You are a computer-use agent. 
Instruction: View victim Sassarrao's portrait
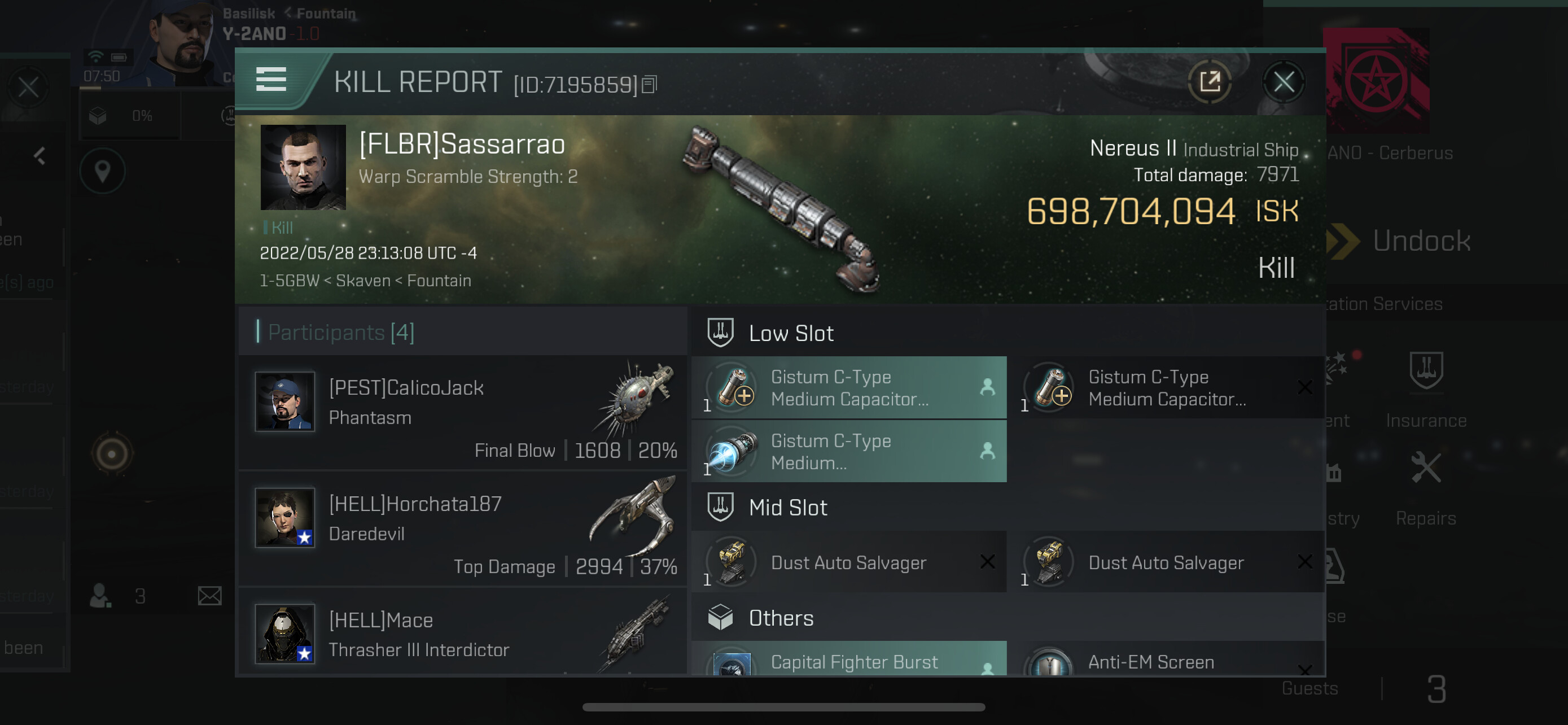click(x=303, y=167)
